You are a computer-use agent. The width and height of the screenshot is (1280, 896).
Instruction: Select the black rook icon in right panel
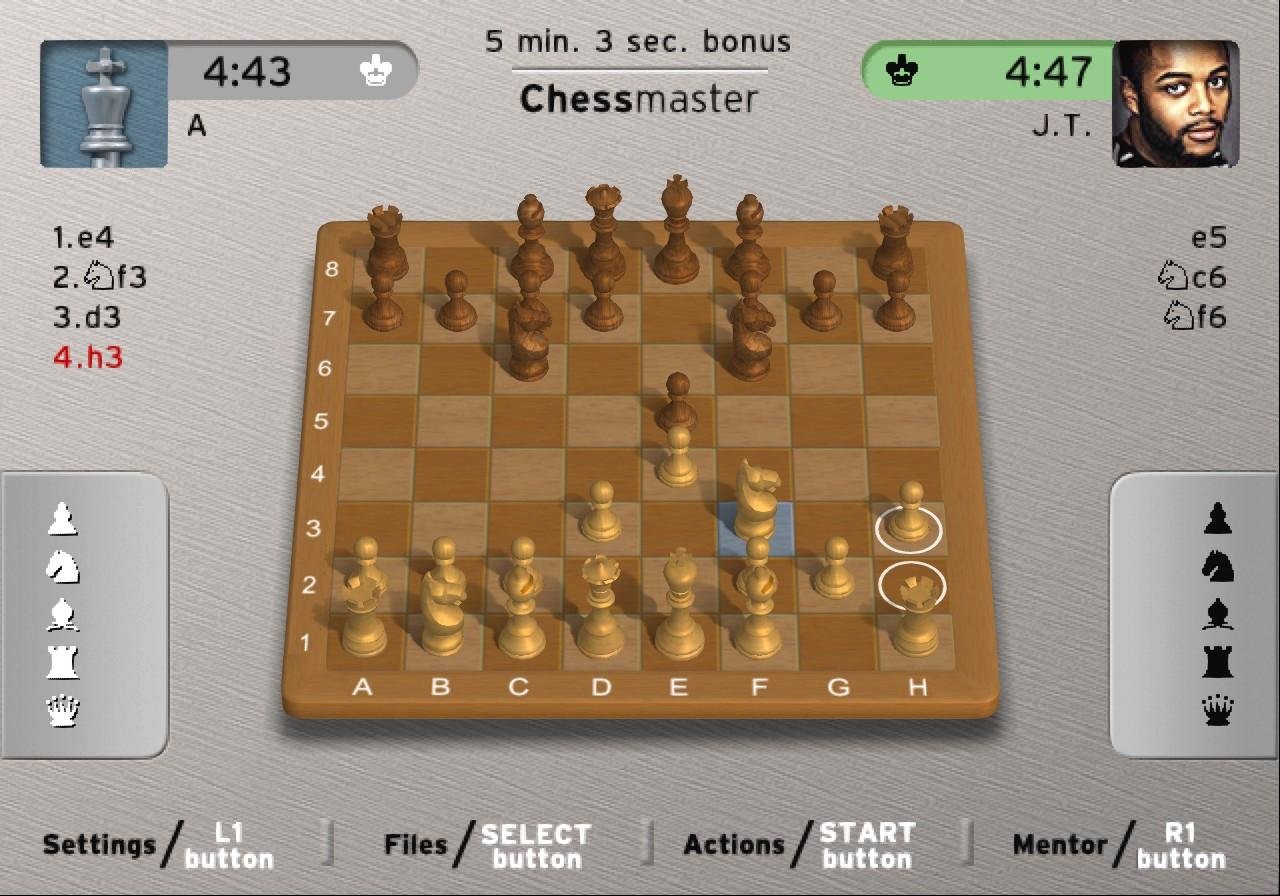click(1216, 661)
